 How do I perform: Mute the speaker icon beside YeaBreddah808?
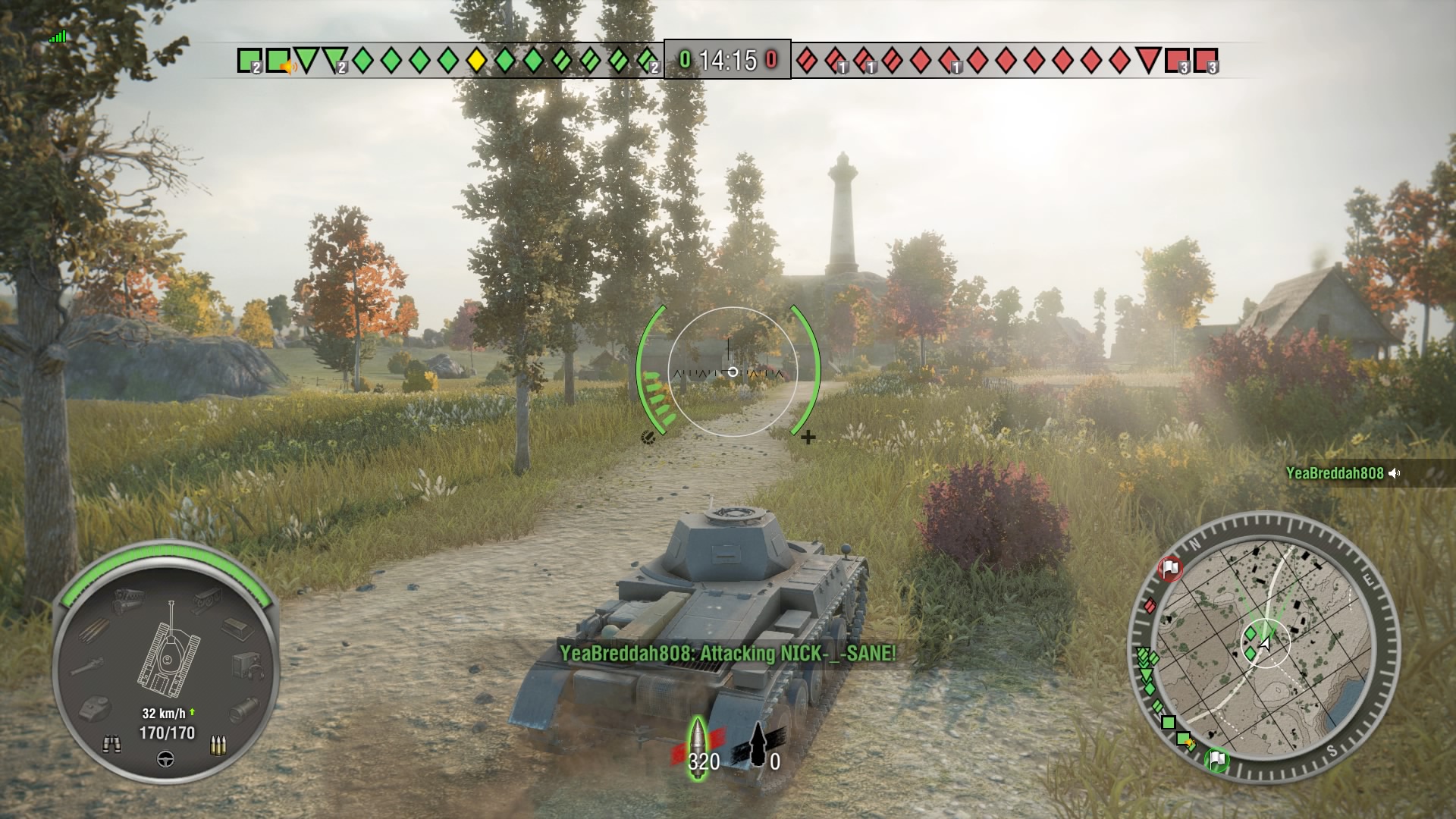[1393, 471]
